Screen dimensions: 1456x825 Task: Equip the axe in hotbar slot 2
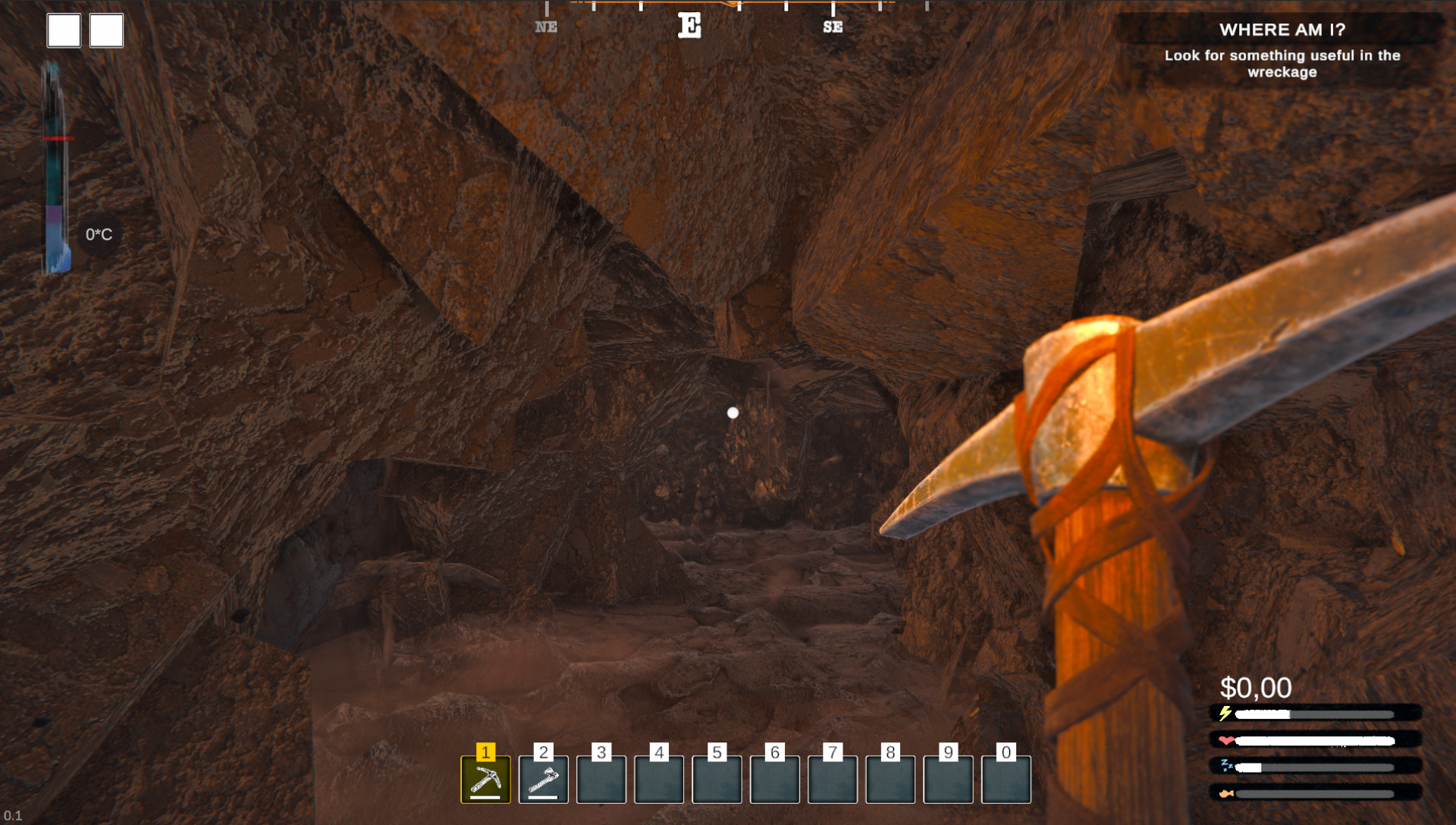(543, 779)
